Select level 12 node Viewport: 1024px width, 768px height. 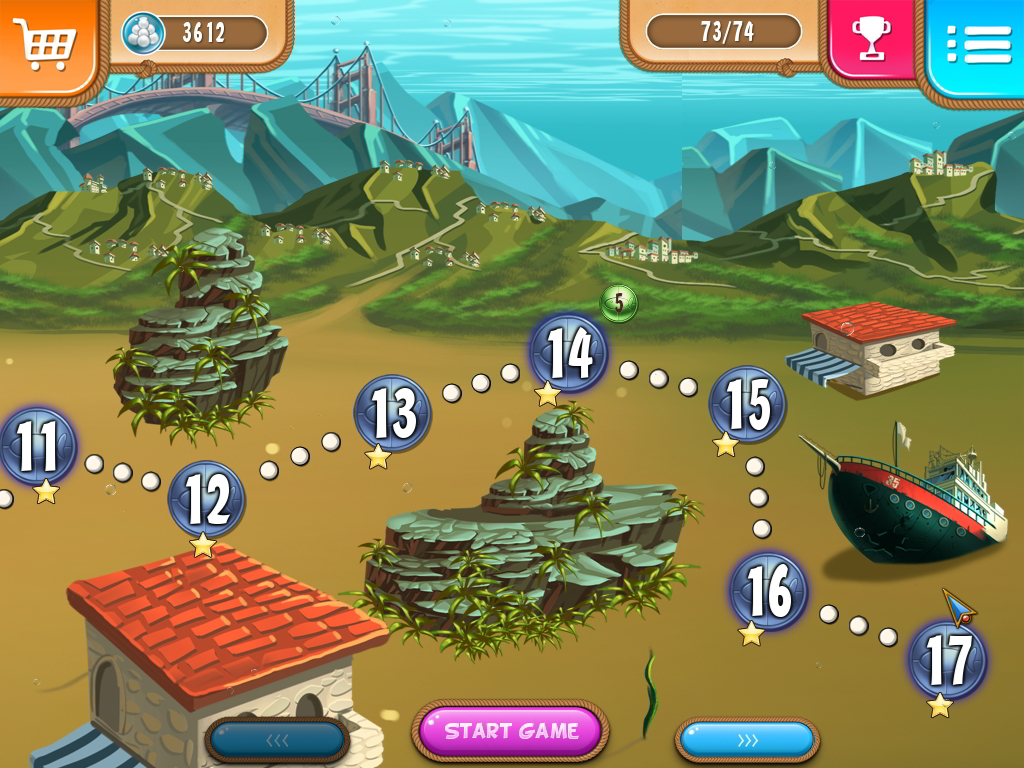tap(207, 499)
